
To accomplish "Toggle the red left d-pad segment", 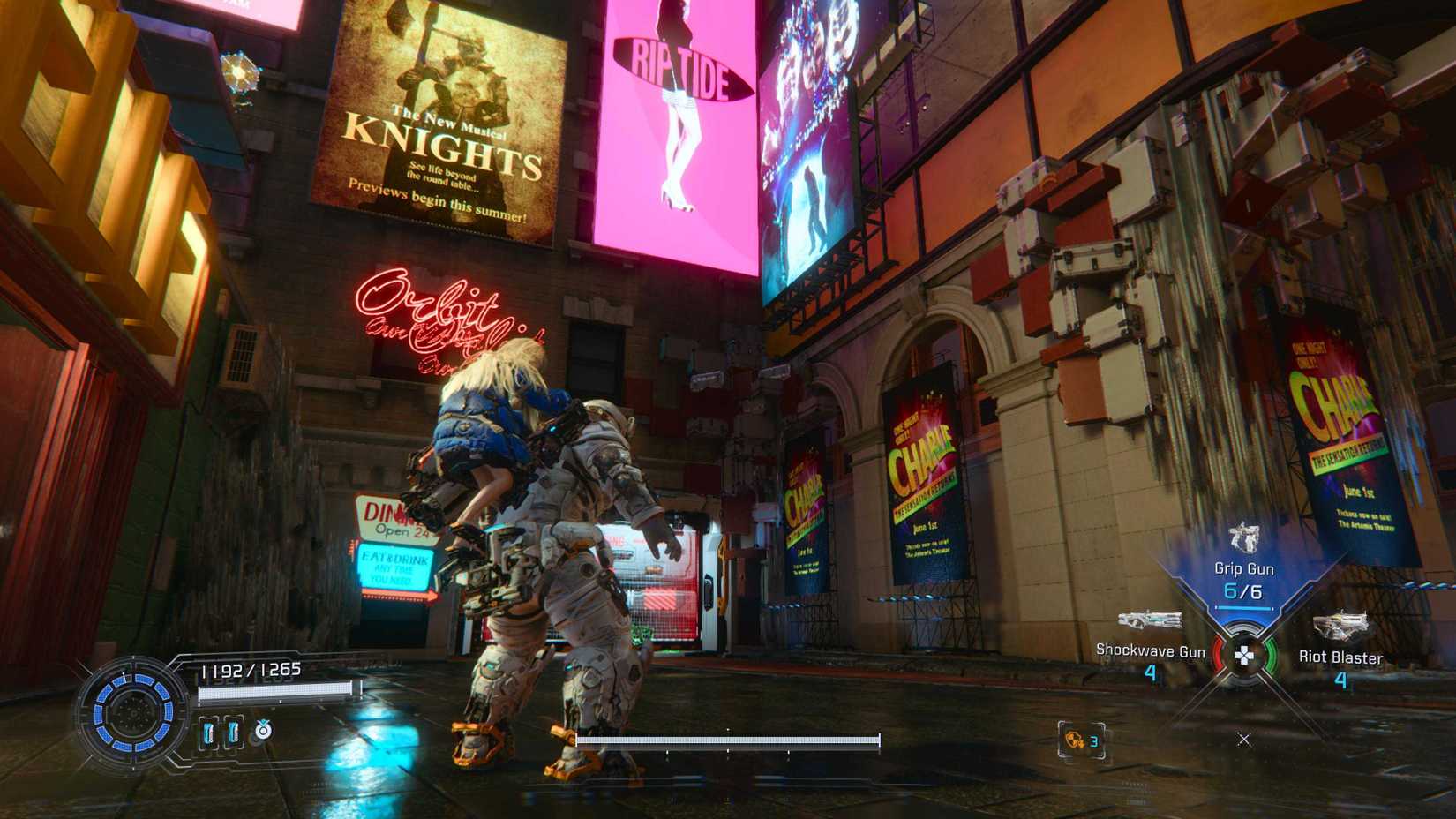I will (1218, 655).
